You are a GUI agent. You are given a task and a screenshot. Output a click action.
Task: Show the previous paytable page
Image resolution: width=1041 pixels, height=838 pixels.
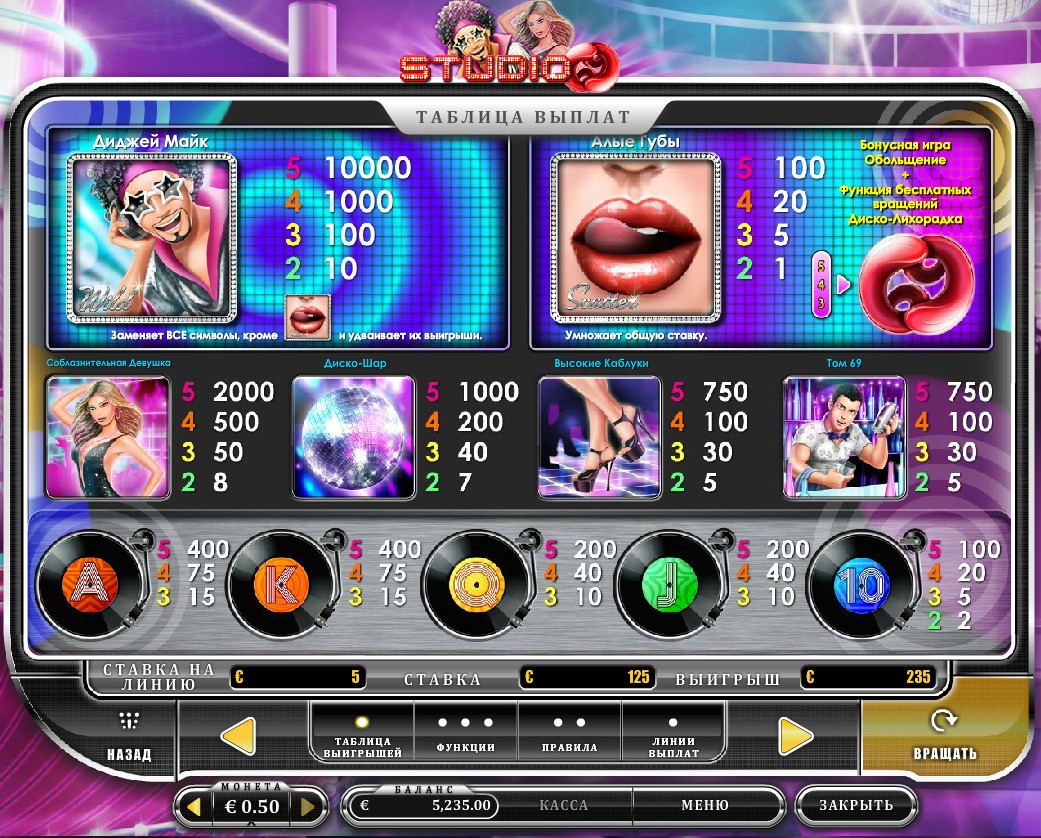pyautogui.click(x=238, y=736)
